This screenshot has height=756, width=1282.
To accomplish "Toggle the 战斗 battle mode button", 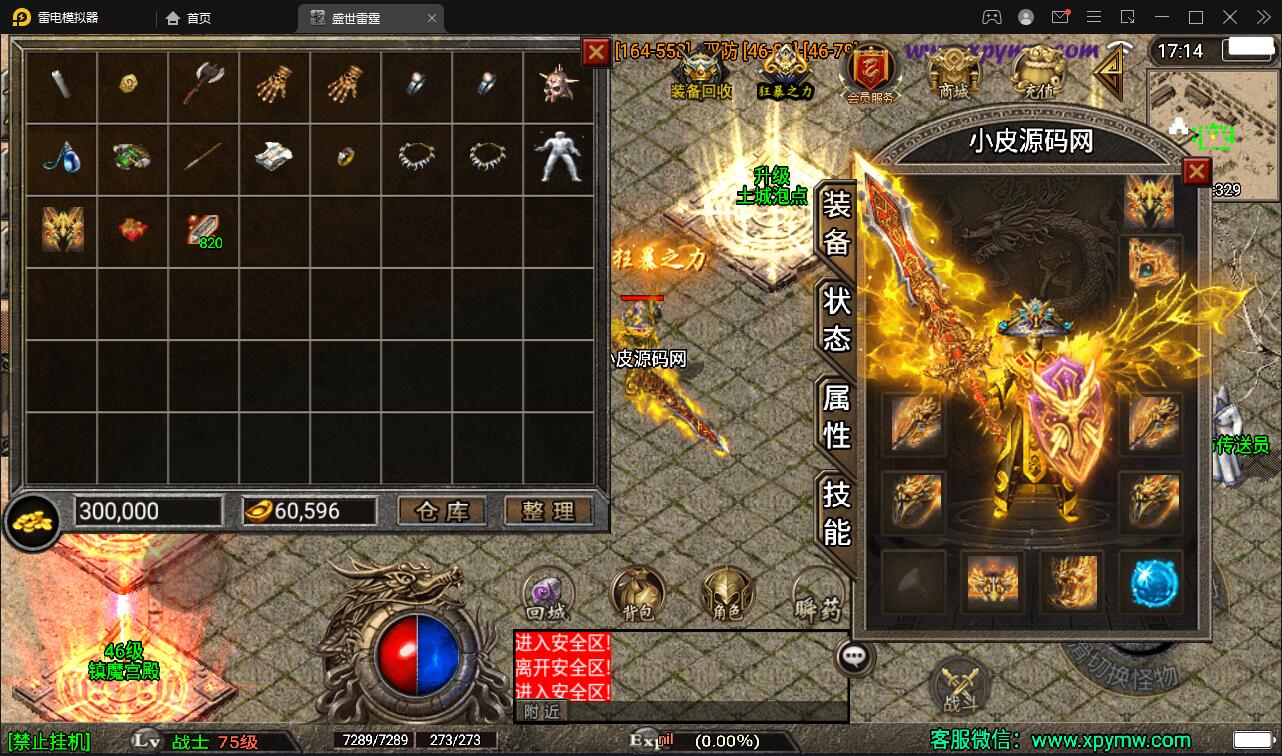I will 958,686.
